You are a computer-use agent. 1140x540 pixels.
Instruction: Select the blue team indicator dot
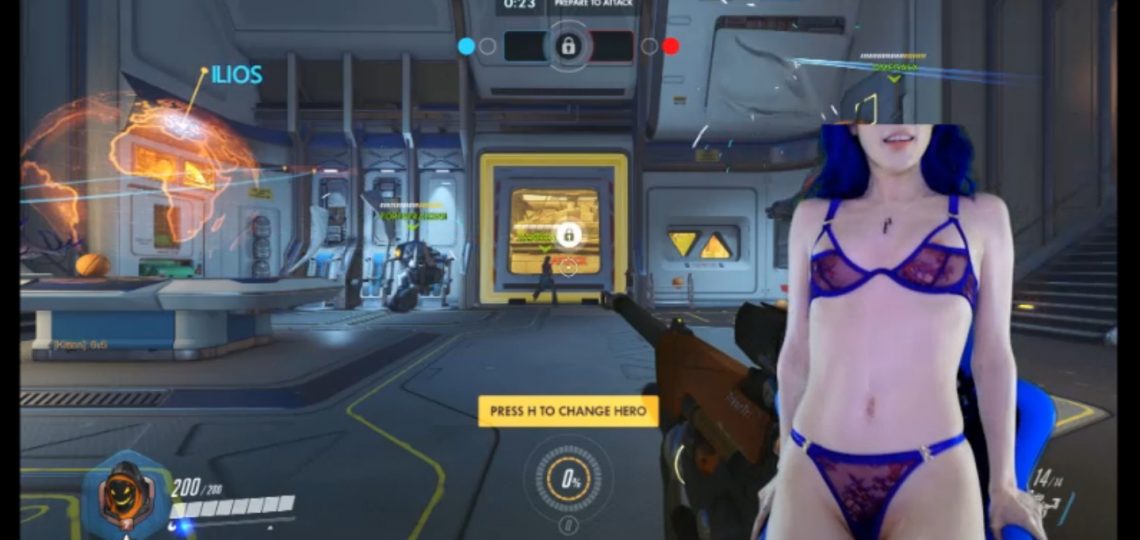[466, 45]
